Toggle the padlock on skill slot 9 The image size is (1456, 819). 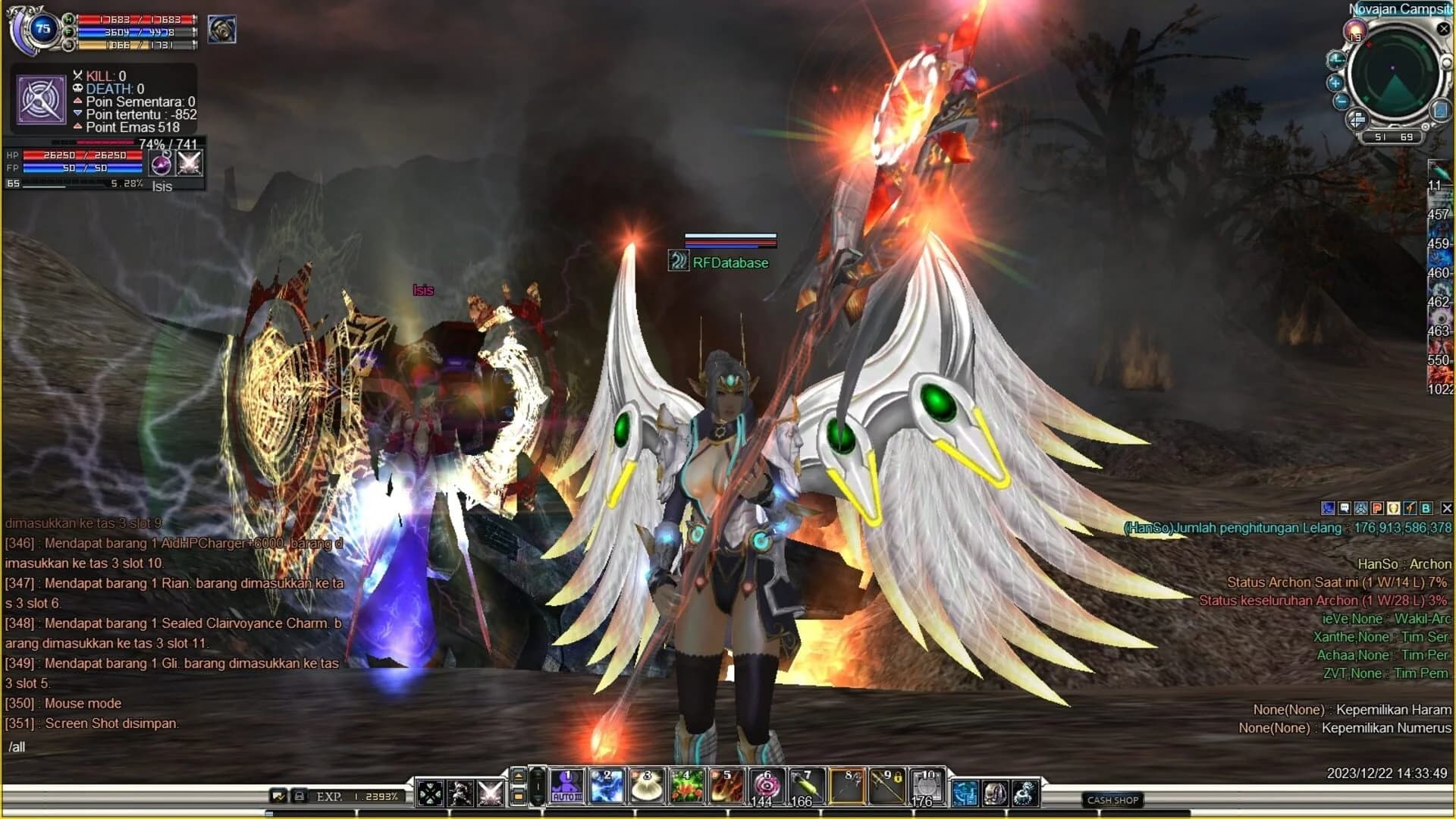[899, 776]
